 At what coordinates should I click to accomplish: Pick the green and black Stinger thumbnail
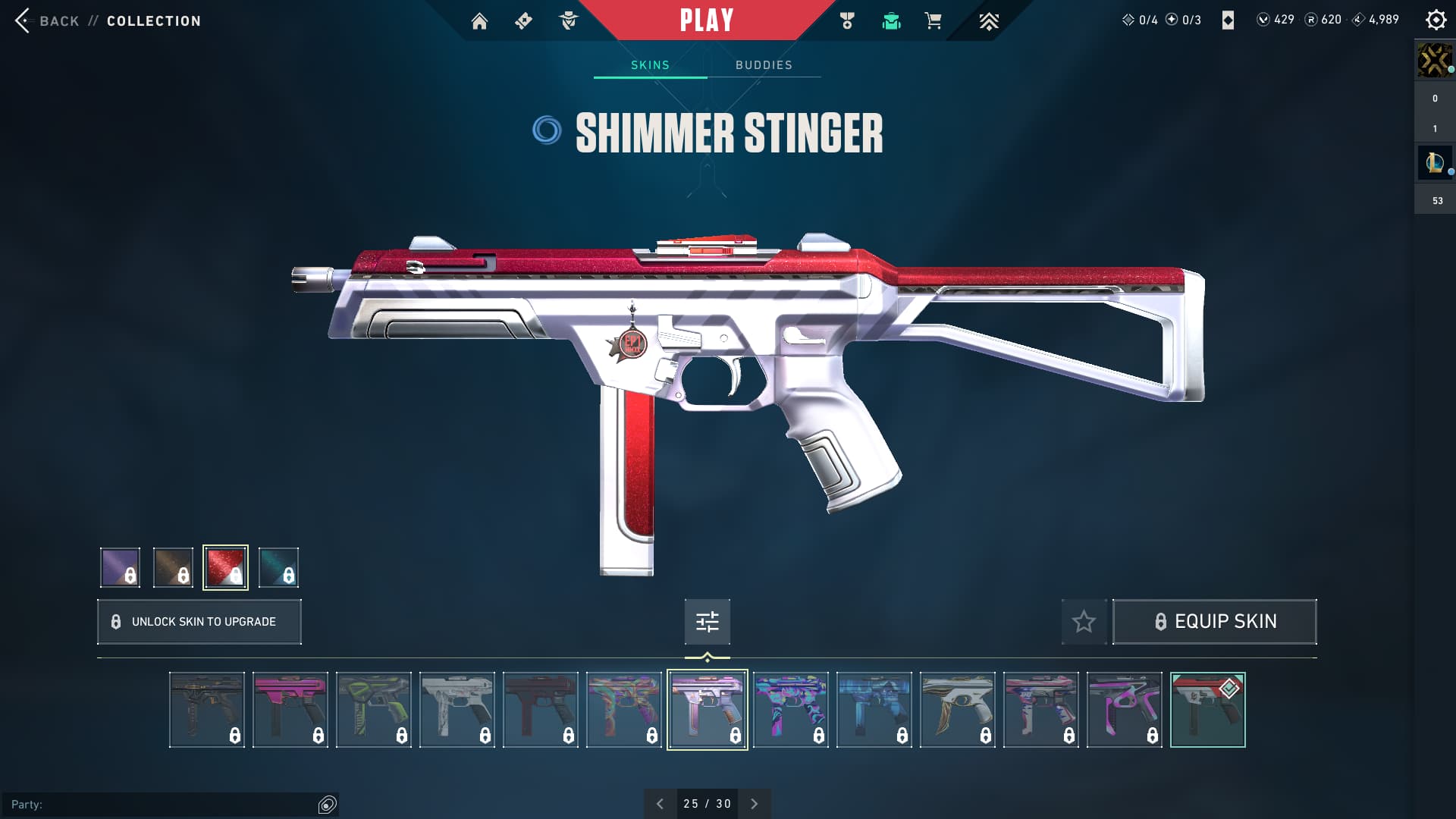pos(373,710)
